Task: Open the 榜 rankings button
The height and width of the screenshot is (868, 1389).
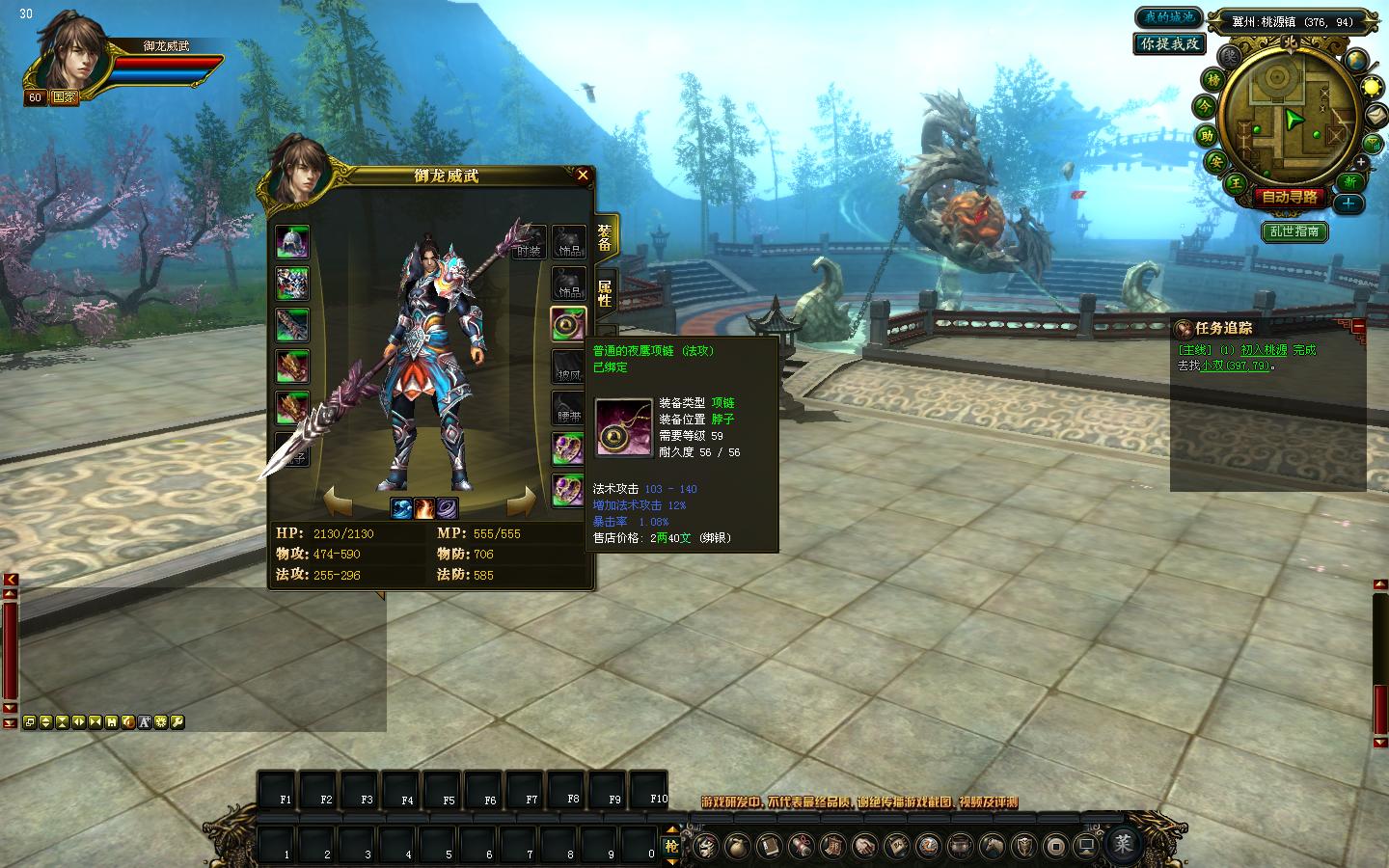Action: tap(1212, 80)
